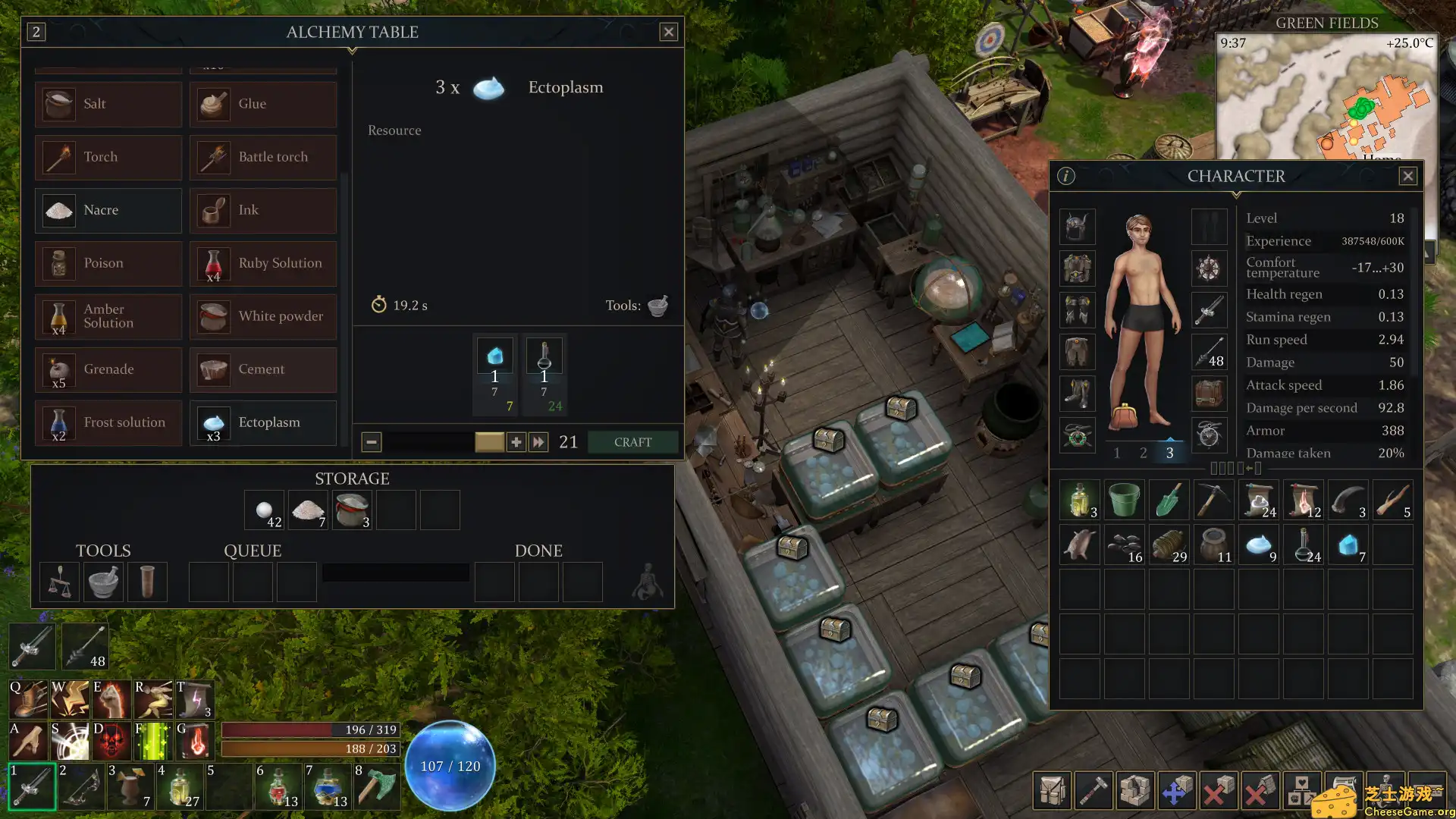Close the Character panel

coord(1407,176)
